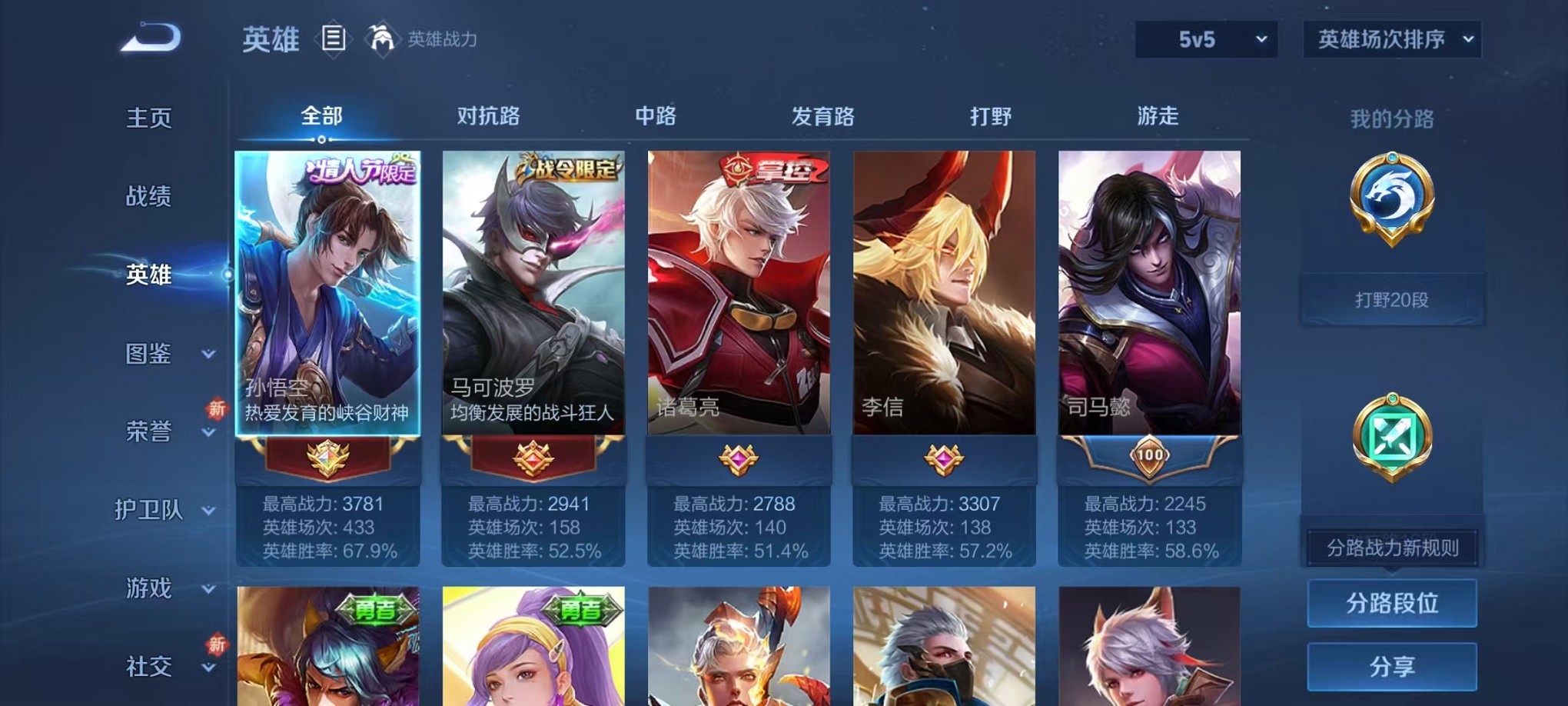Click the list/catalog icon beside the 英雄 title

point(332,37)
